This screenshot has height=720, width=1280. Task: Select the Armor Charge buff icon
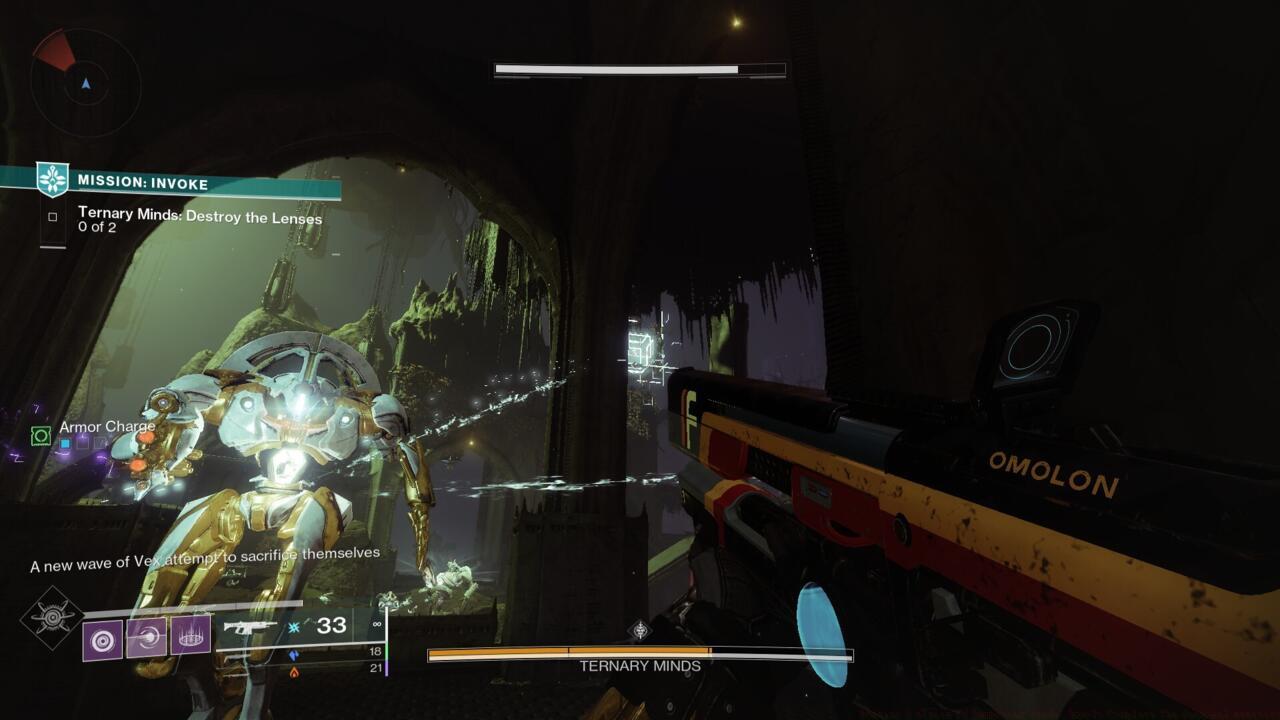click(41, 436)
